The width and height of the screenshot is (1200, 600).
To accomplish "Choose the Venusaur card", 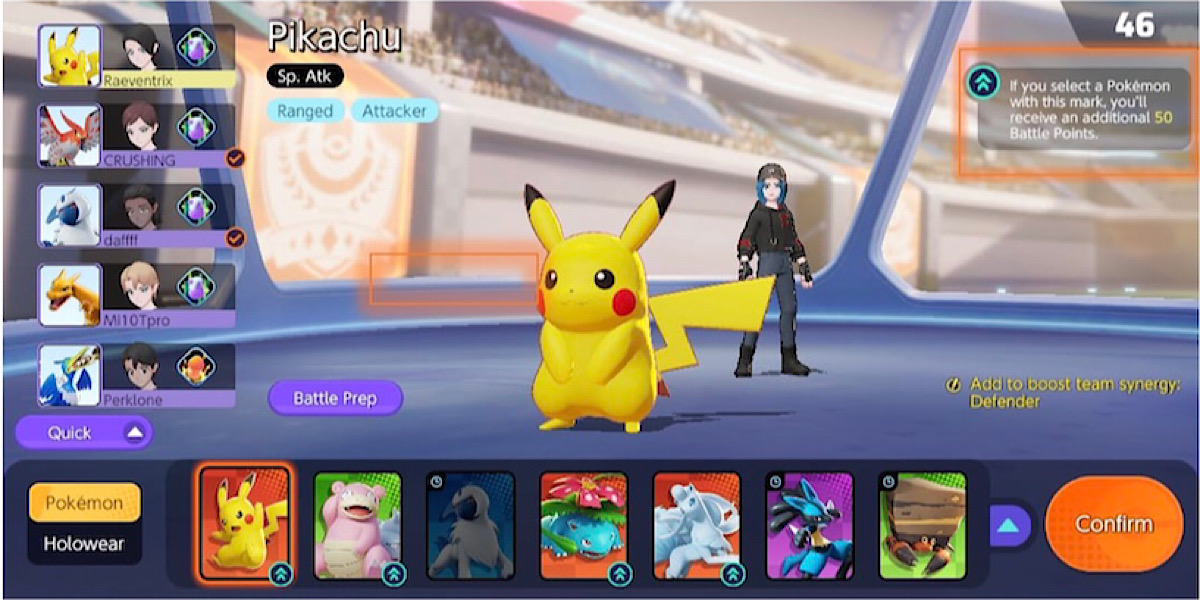I will tap(583, 524).
